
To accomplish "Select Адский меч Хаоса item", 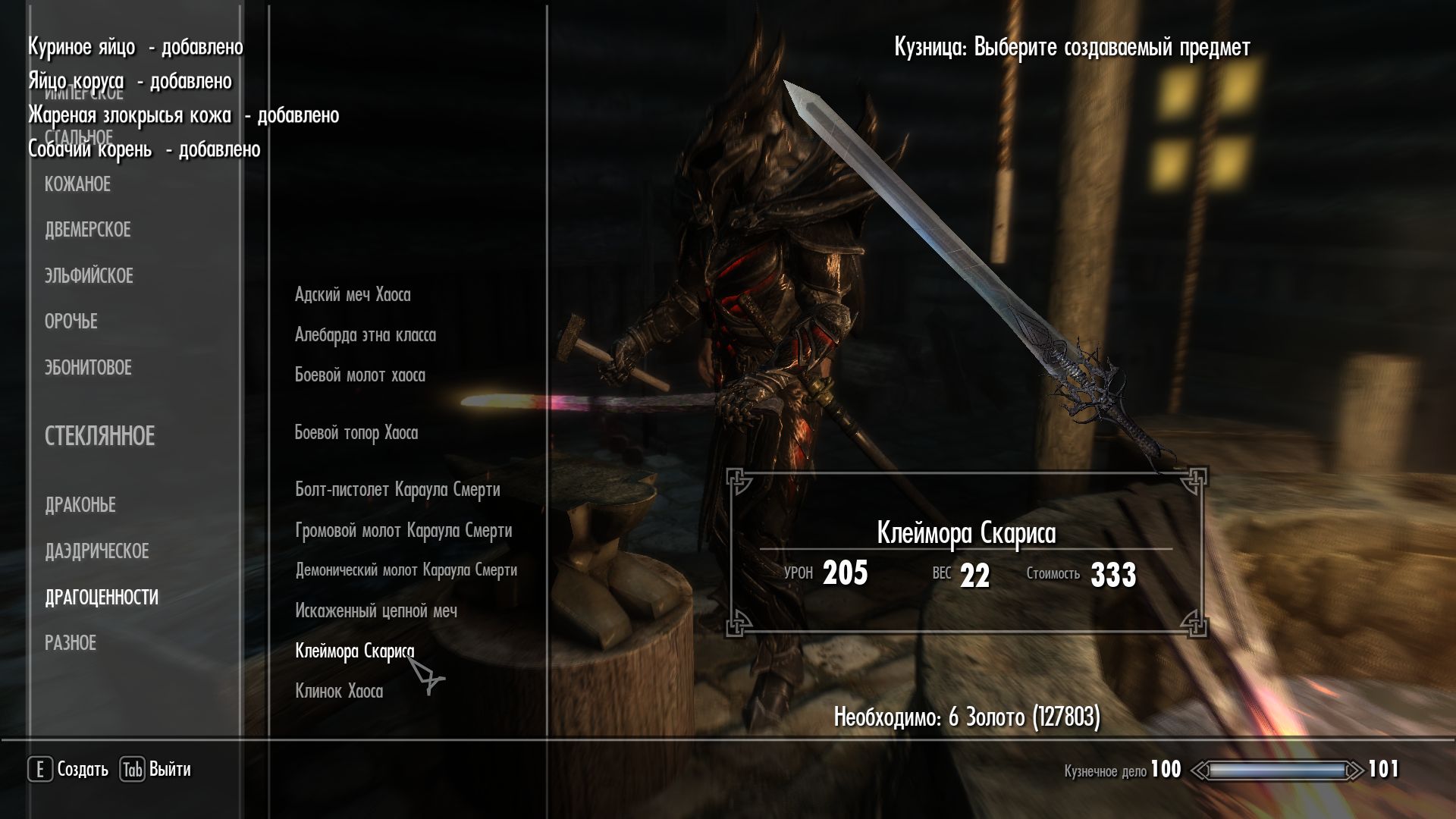I will click(353, 295).
